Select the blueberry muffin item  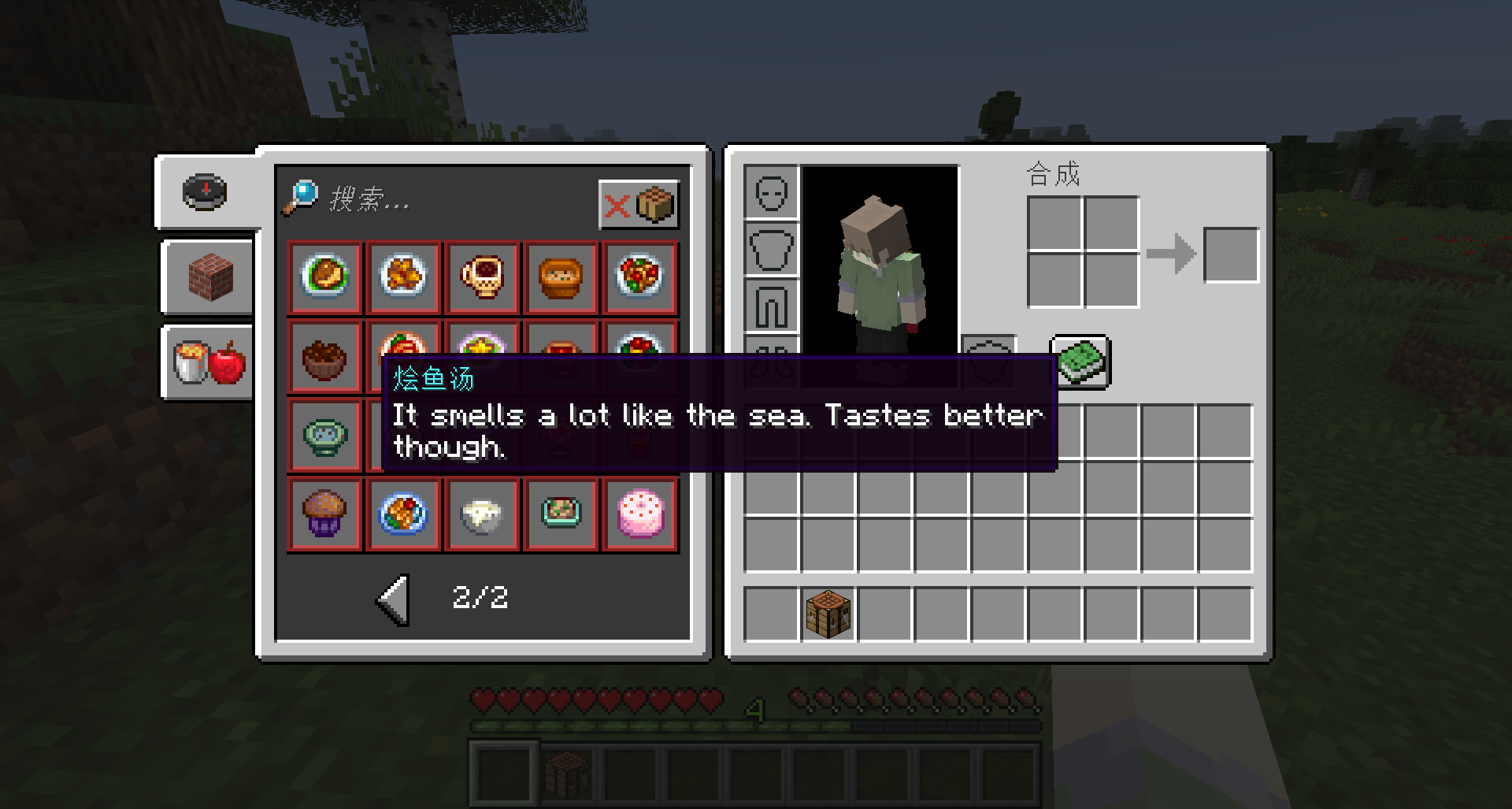(x=324, y=514)
